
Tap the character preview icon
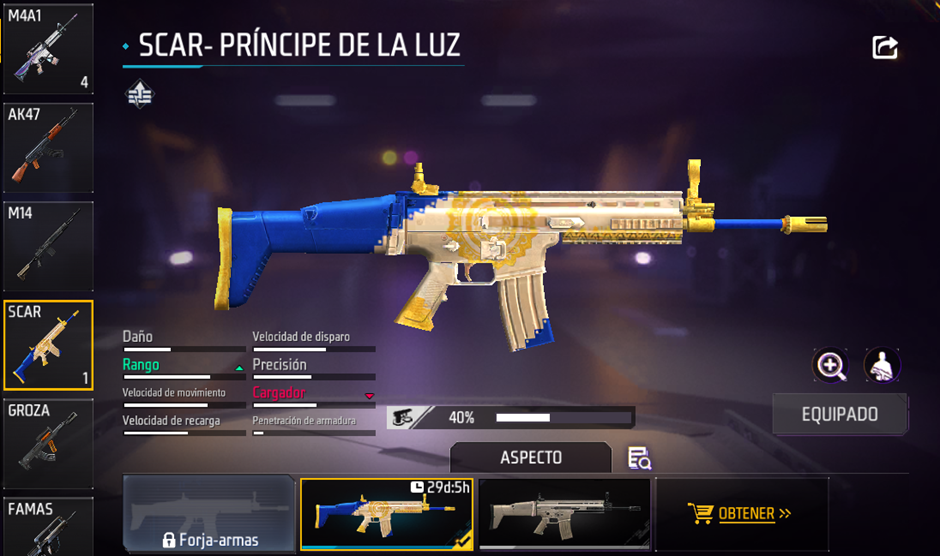coord(882,365)
